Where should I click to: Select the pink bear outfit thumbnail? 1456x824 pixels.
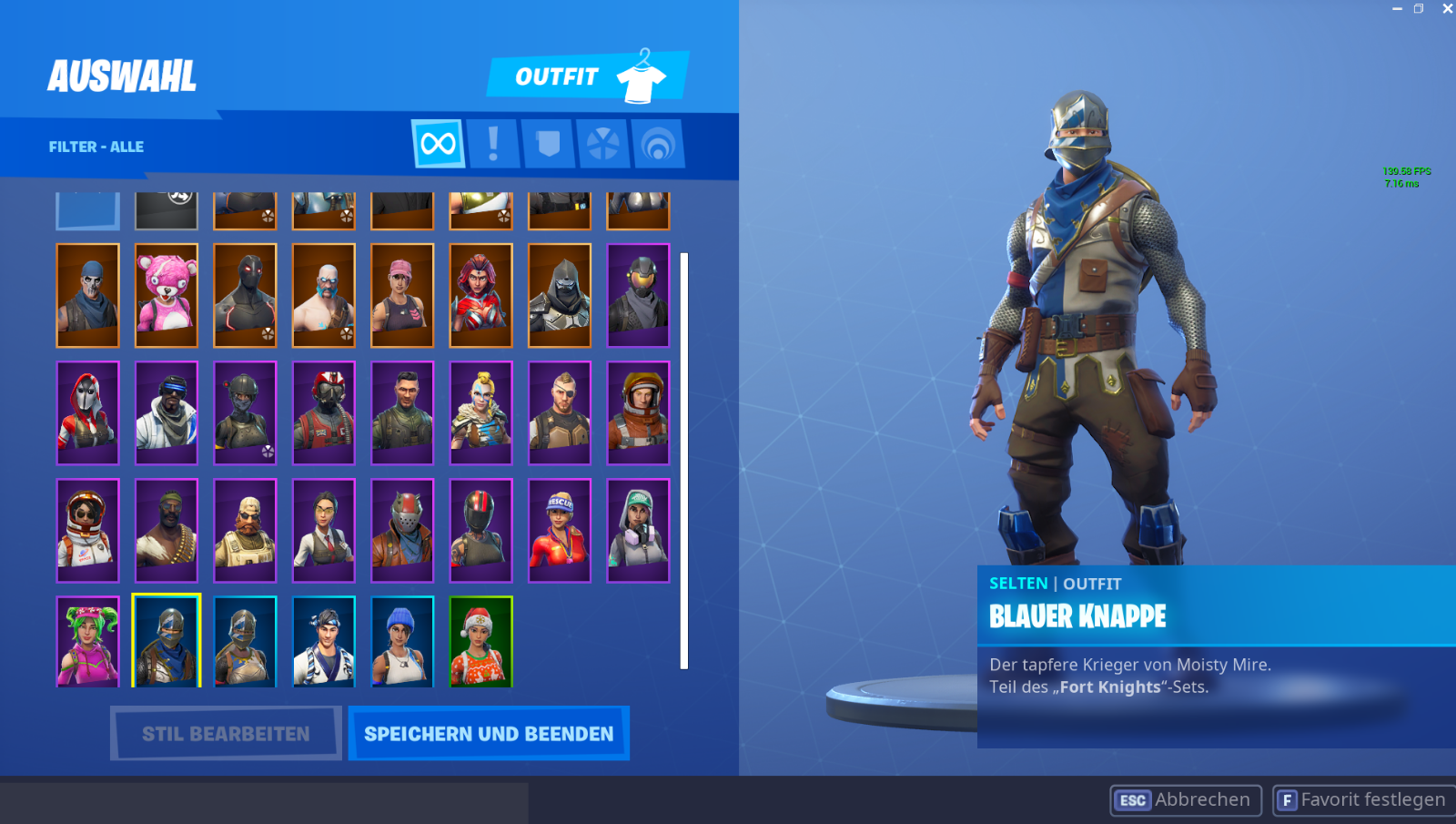[x=166, y=295]
